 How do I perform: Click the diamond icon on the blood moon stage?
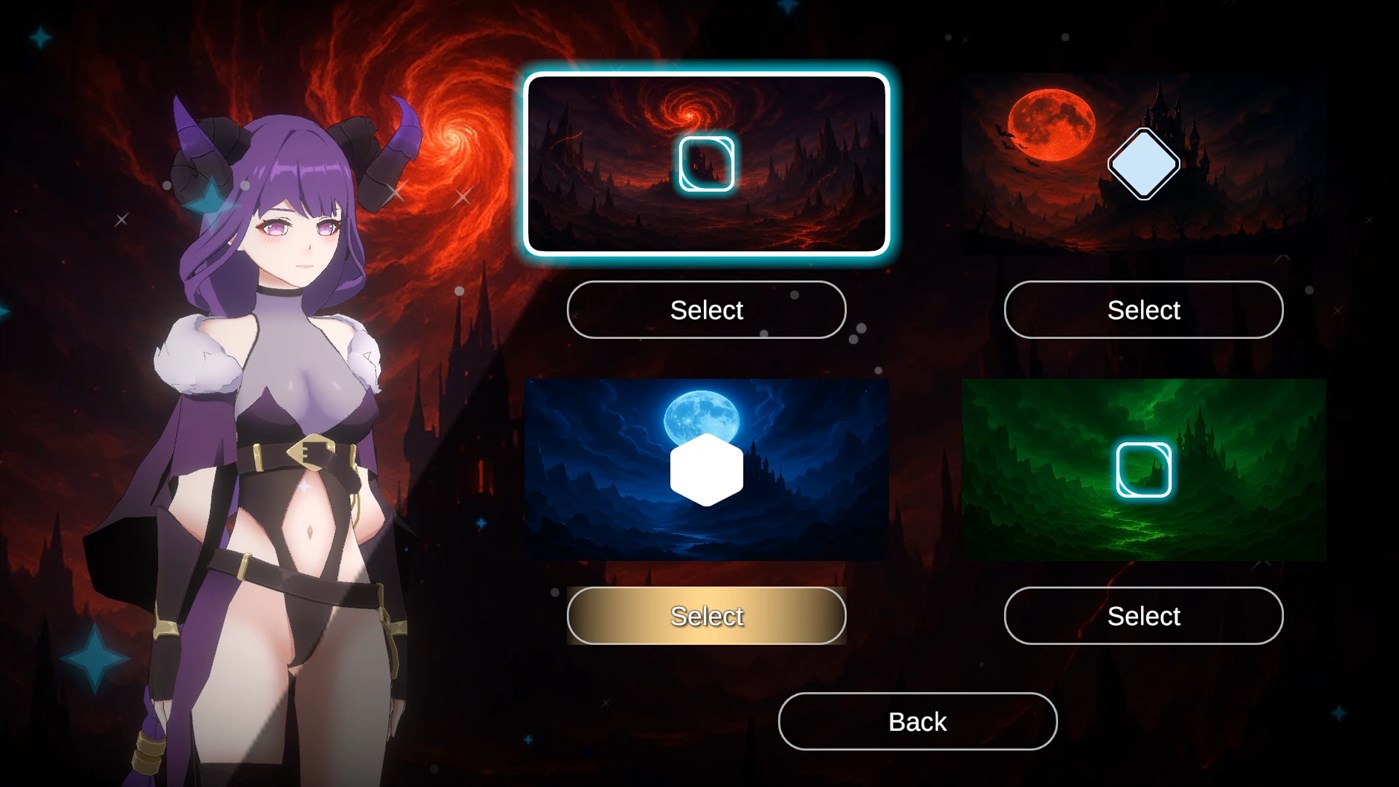(x=1143, y=163)
